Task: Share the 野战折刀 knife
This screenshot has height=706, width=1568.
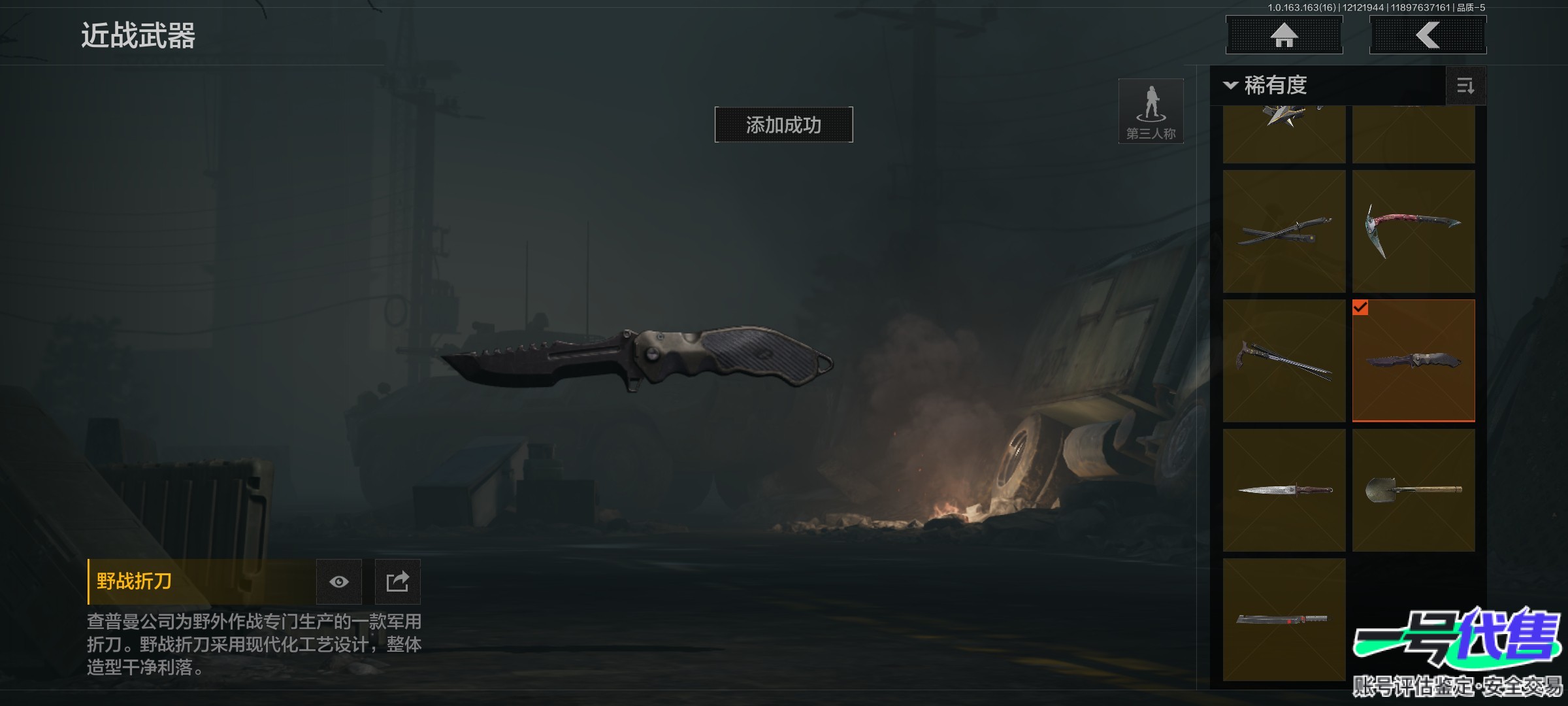Action: click(x=397, y=582)
